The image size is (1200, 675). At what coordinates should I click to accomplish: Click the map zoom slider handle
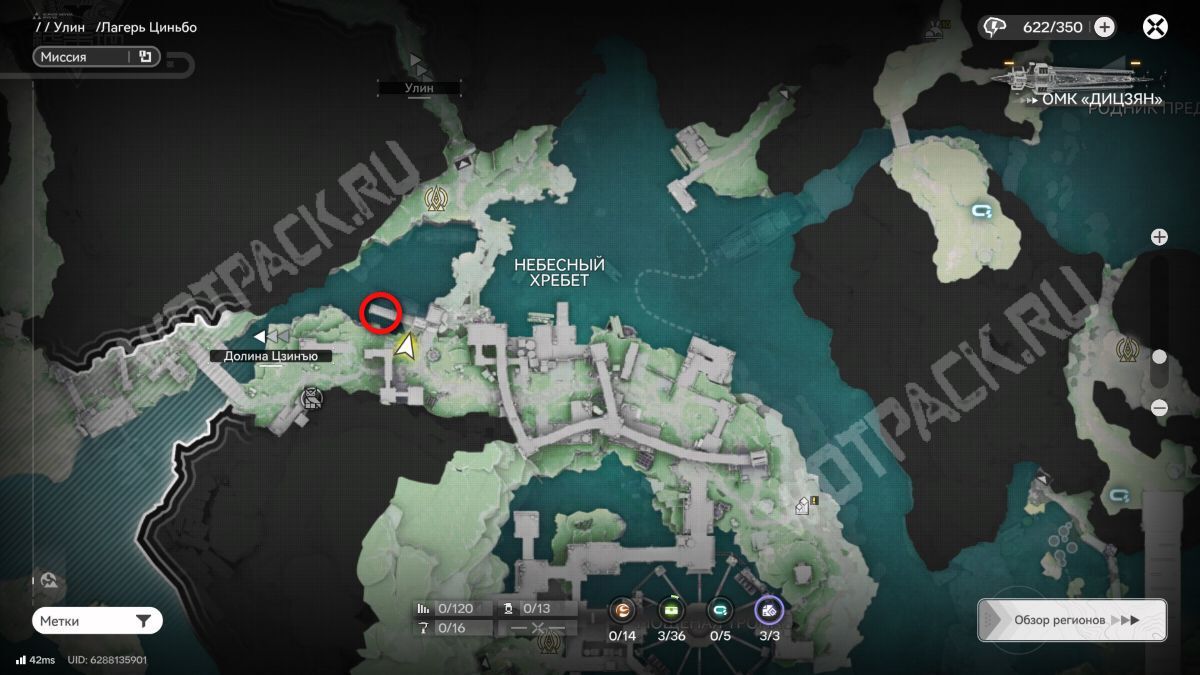click(x=1159, y=357)
